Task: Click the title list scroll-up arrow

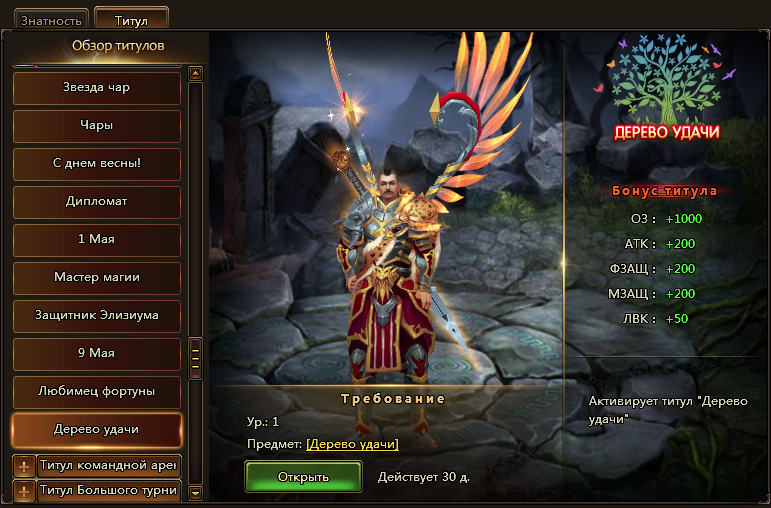Action: click(196, 73)
